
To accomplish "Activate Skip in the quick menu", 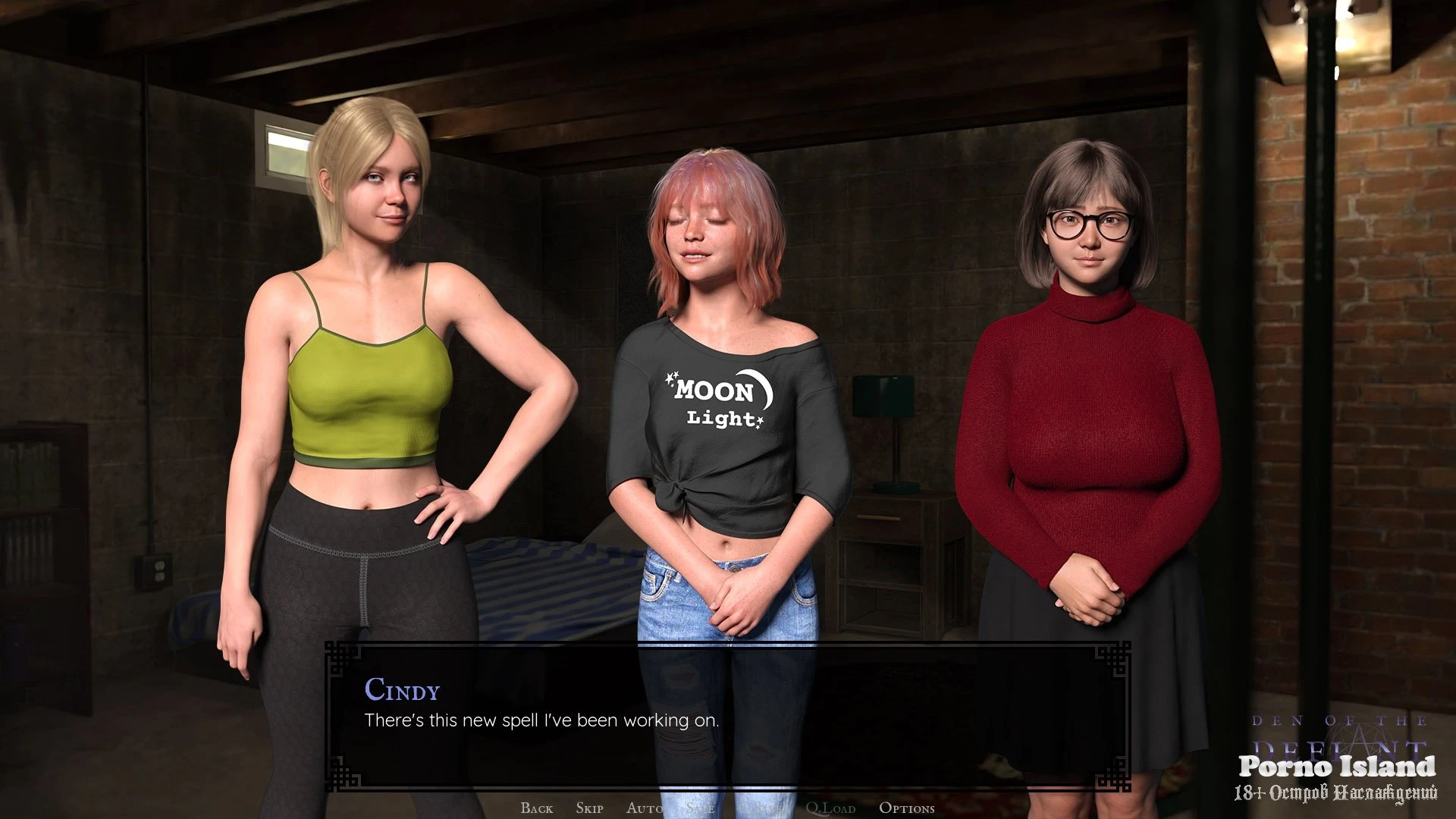I will pyautogui.click(x=589, y=808).
